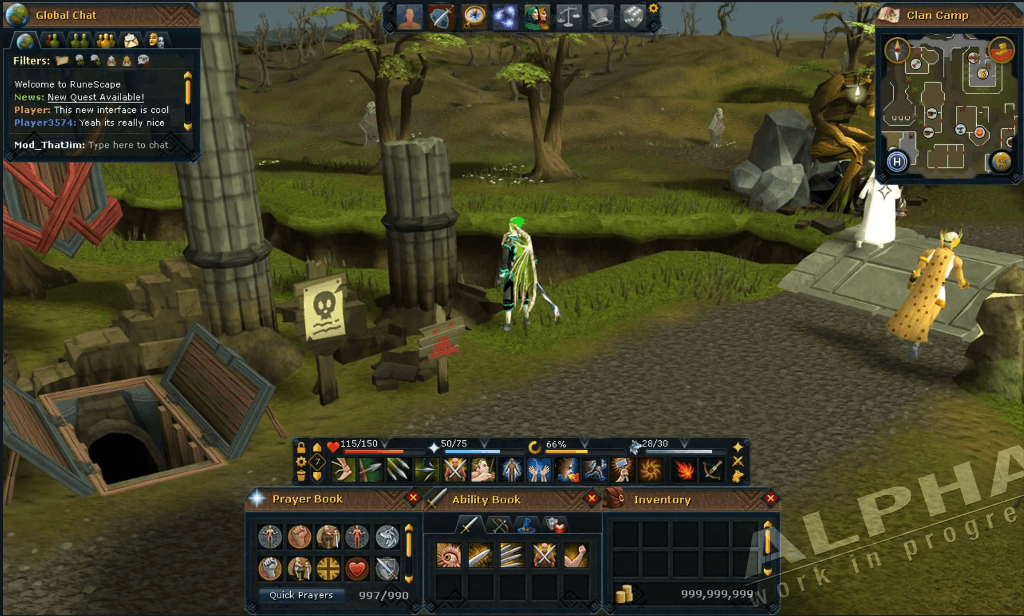Close the Ability Book panel
This screenshot has width=1024, height=616.
pos(591,497)
